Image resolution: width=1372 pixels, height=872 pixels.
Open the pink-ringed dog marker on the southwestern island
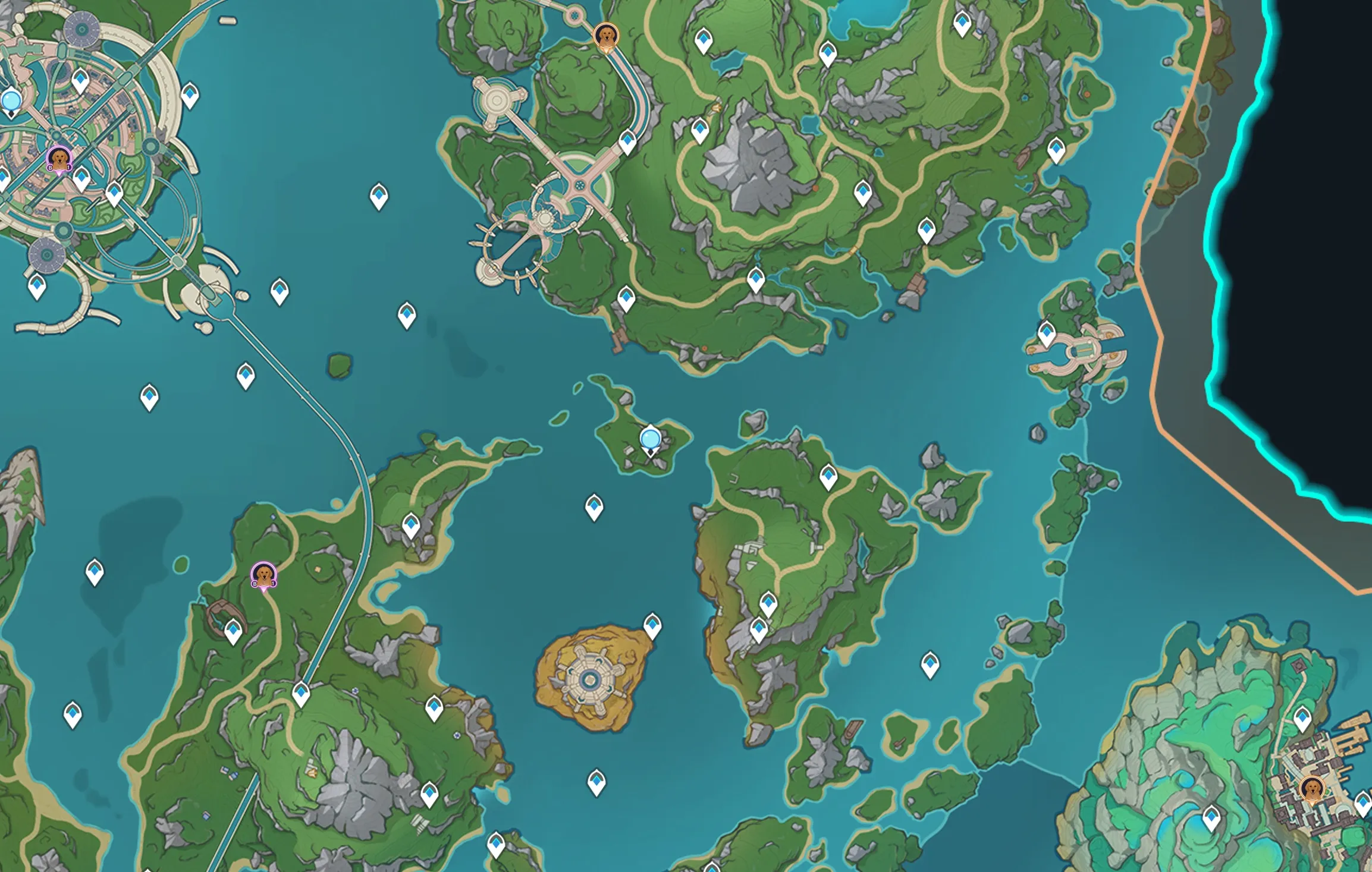[263, 575]
